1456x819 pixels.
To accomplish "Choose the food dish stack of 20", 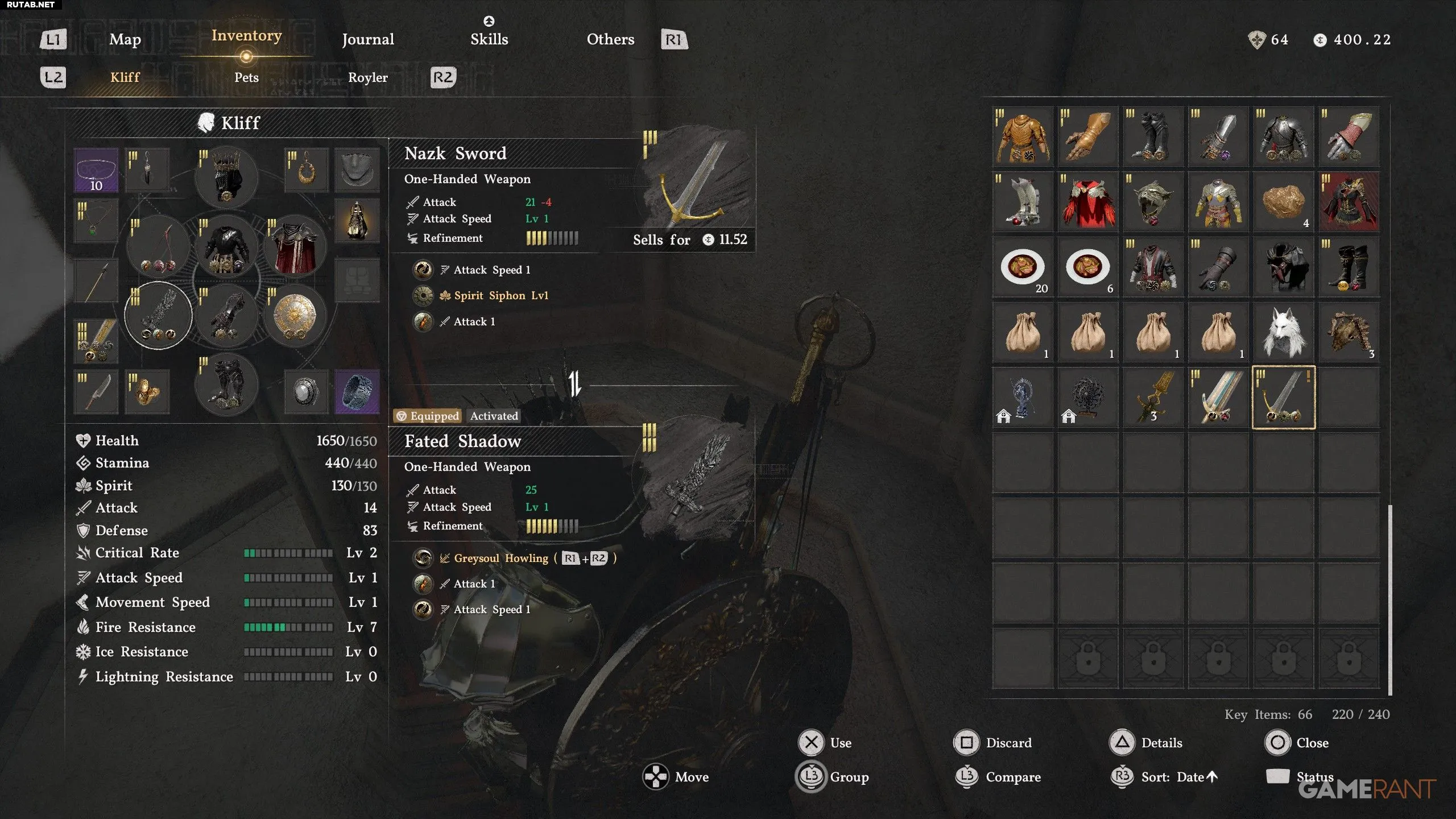I will click(x=1023, y=267).
